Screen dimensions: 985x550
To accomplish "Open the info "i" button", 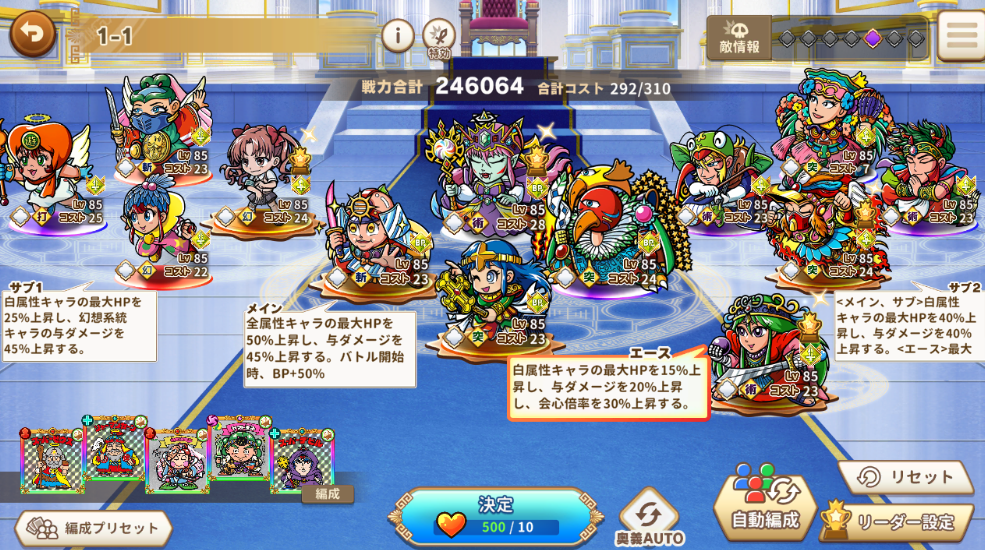I will (x=398, y=36).
